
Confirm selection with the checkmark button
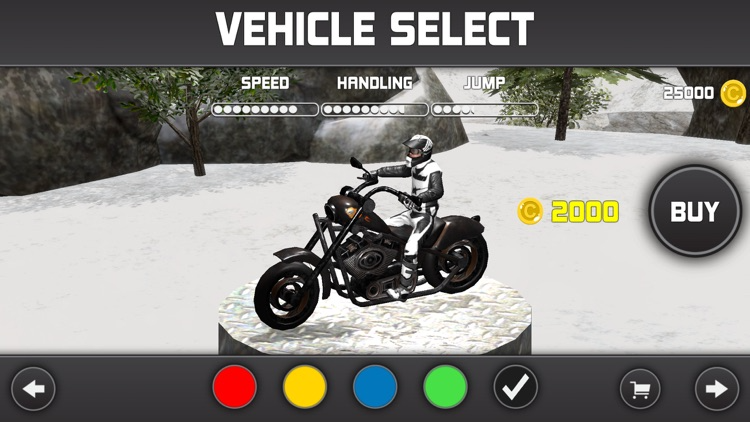coord(516,388)
